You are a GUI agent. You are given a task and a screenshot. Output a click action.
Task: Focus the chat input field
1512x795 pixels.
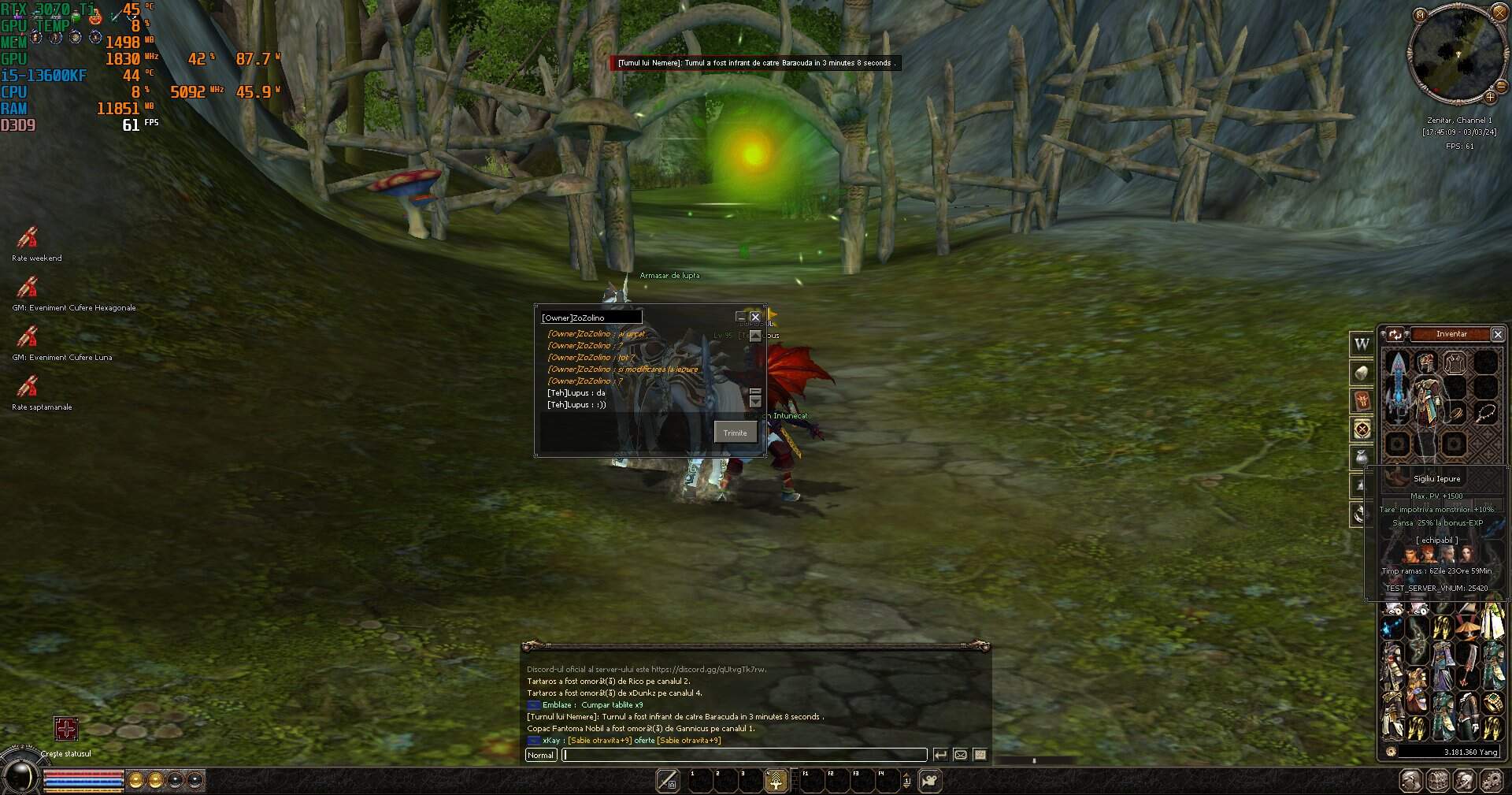point(744,755)
